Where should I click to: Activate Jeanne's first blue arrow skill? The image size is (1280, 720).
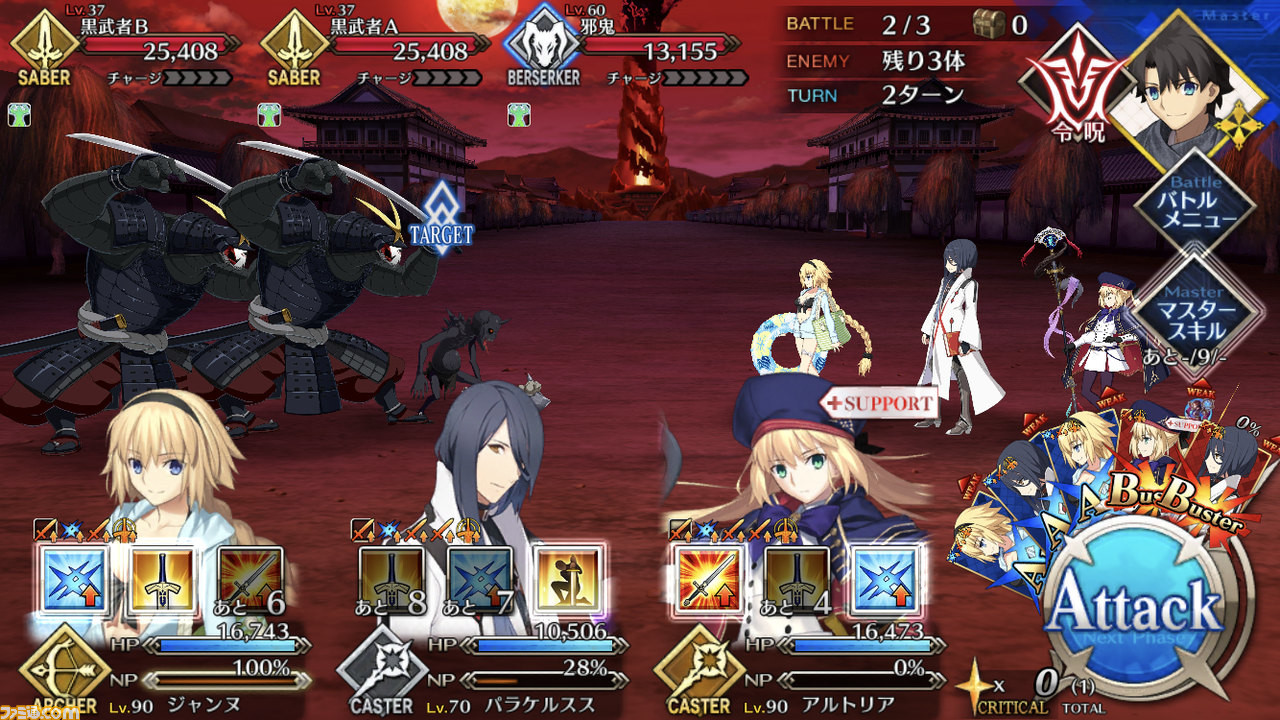tap(74, 580)
